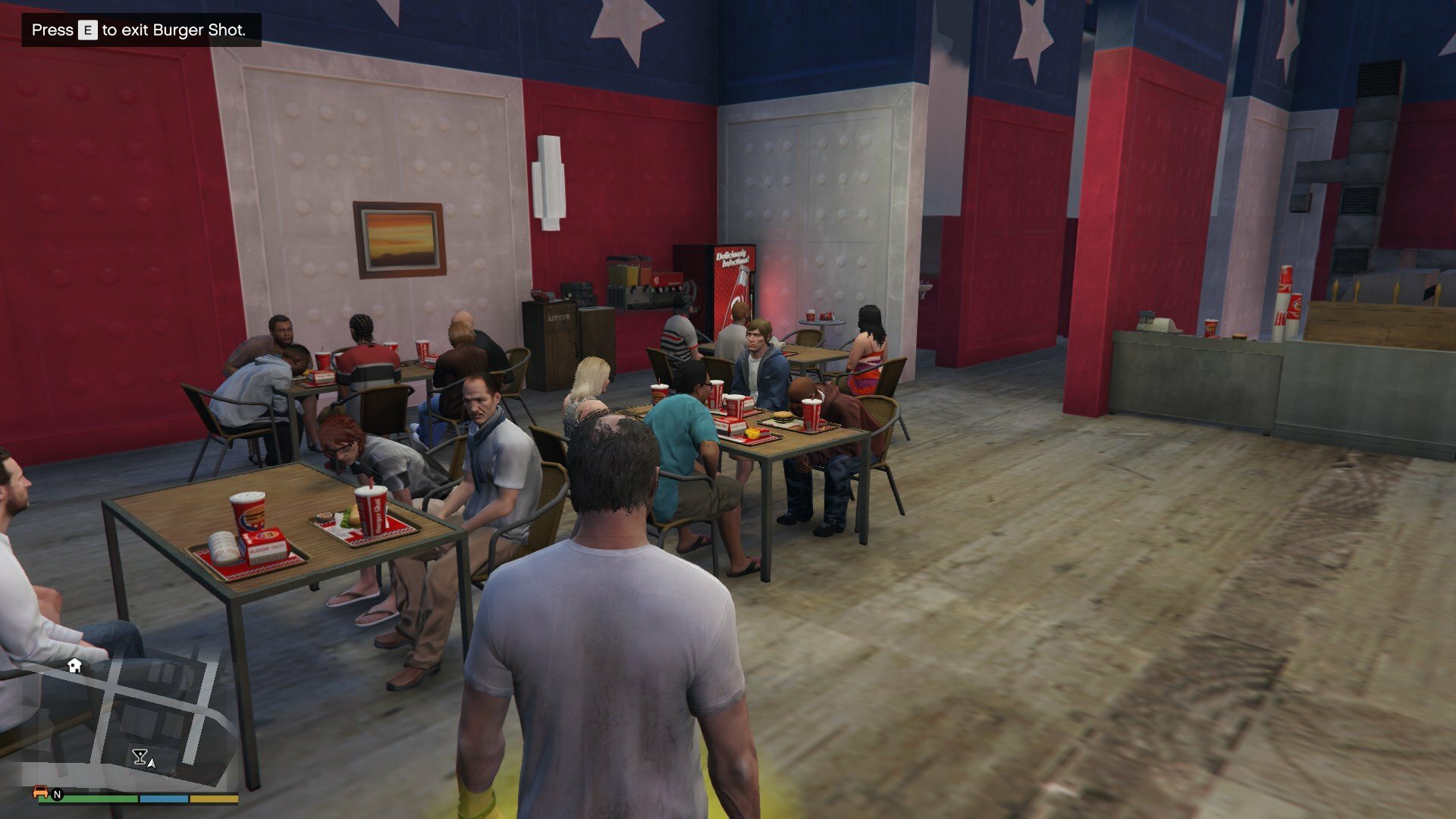This screenshot has width=1456, height=819.
Task: Click the white player arrow on the minimap
Action: pos(152,763)
